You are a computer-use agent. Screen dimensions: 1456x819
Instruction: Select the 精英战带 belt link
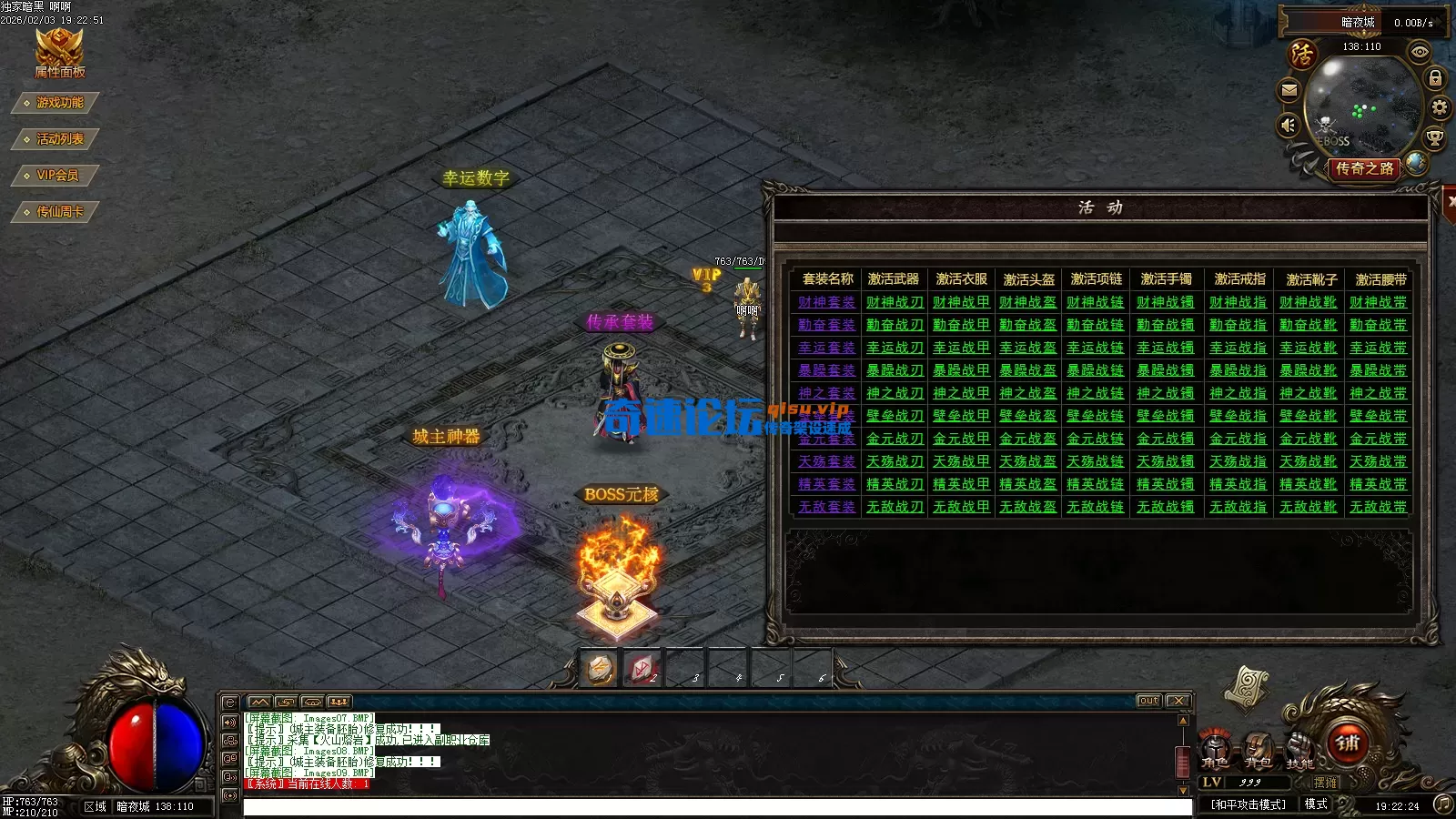pos(1378,484)
